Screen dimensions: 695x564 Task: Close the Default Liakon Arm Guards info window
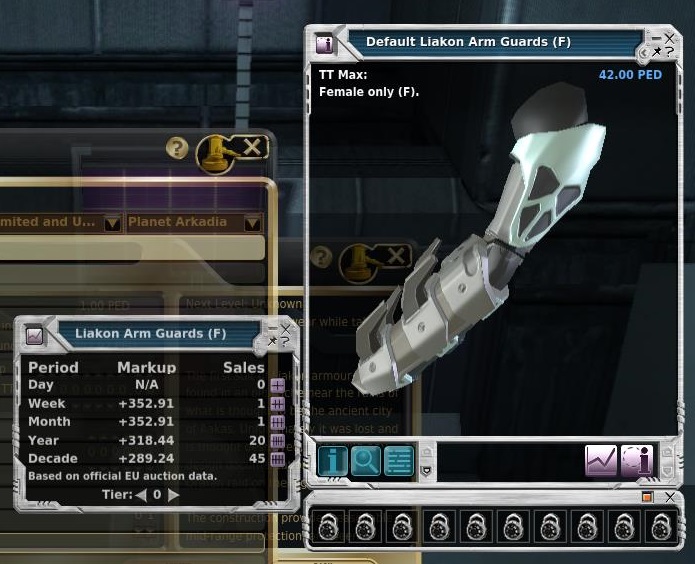point(670,38)
